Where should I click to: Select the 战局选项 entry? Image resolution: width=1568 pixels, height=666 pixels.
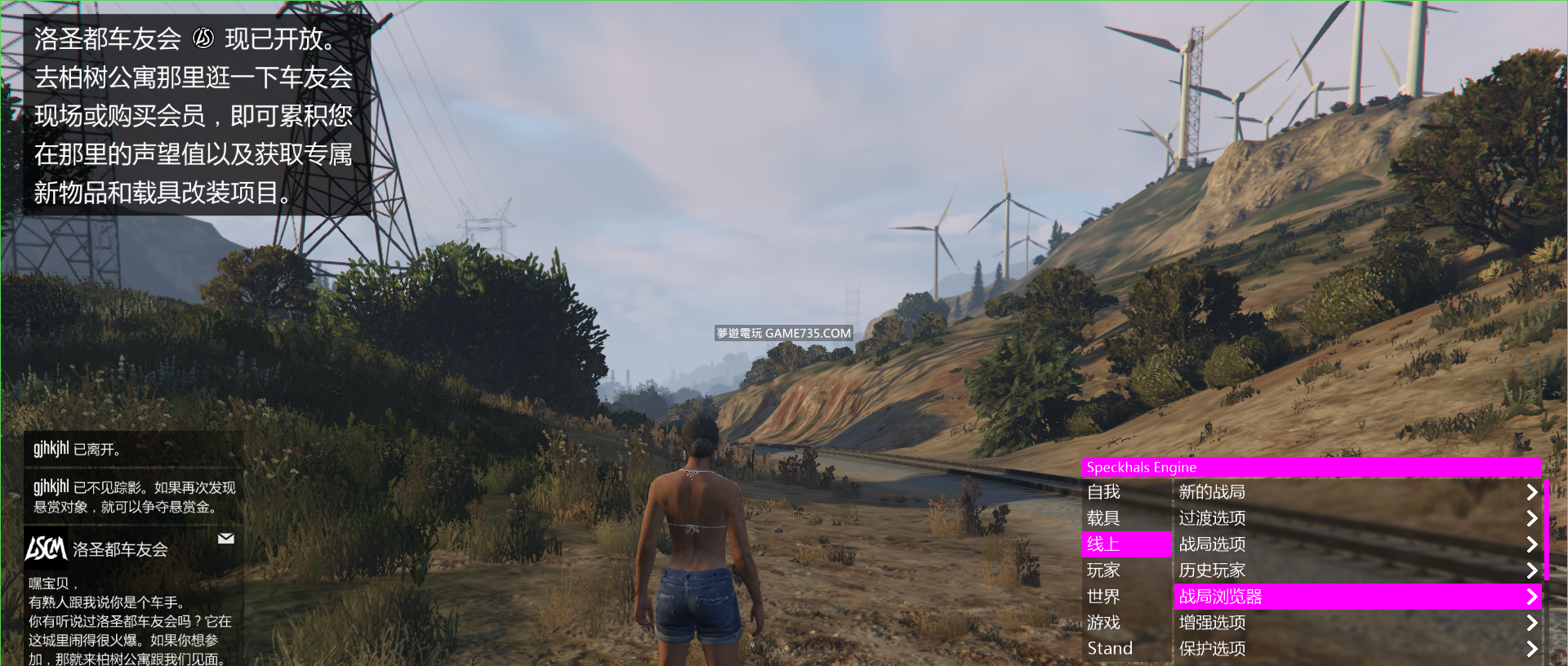coord(1356,544)
